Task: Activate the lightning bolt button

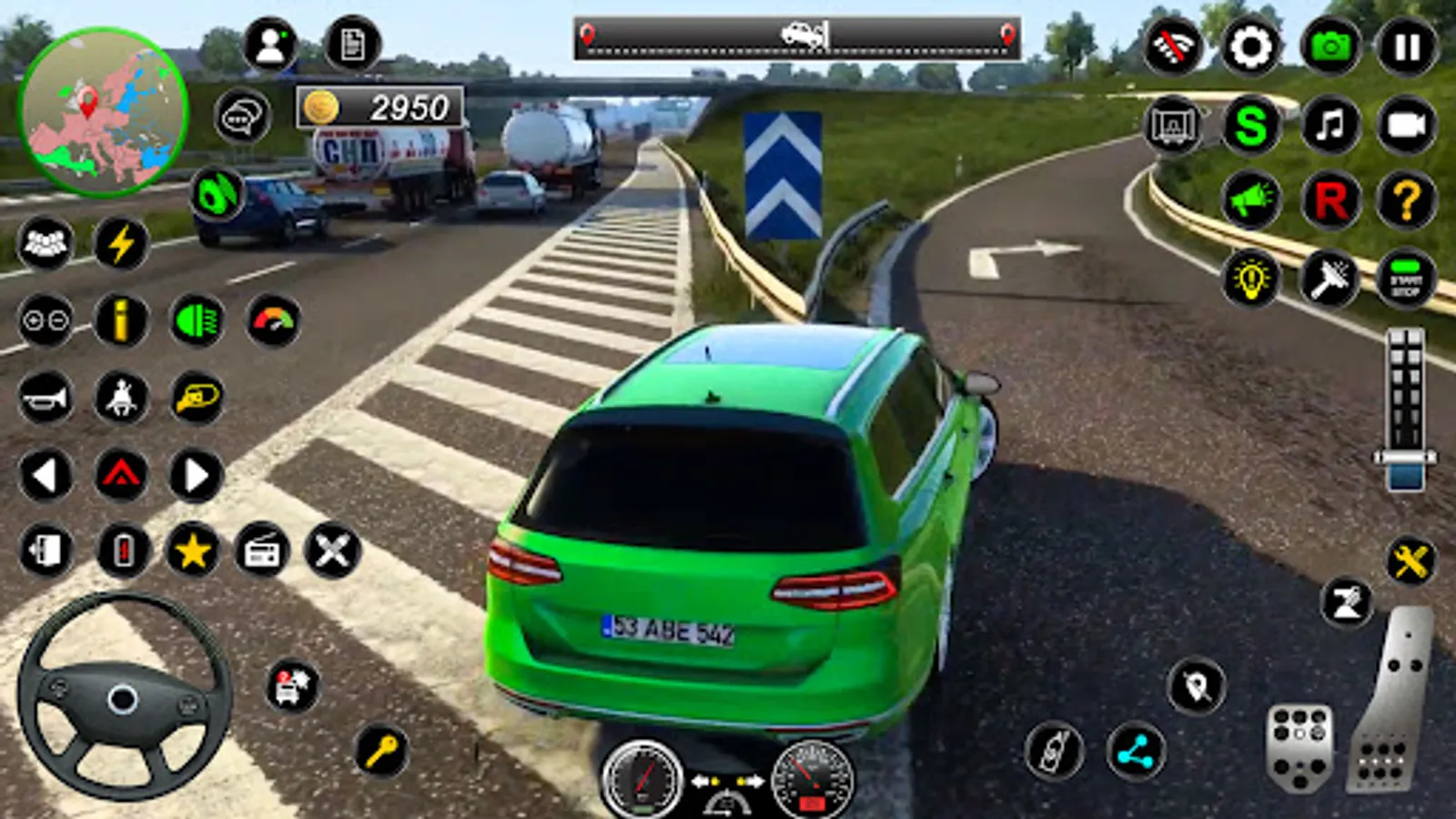Action: tap(121, 243)
